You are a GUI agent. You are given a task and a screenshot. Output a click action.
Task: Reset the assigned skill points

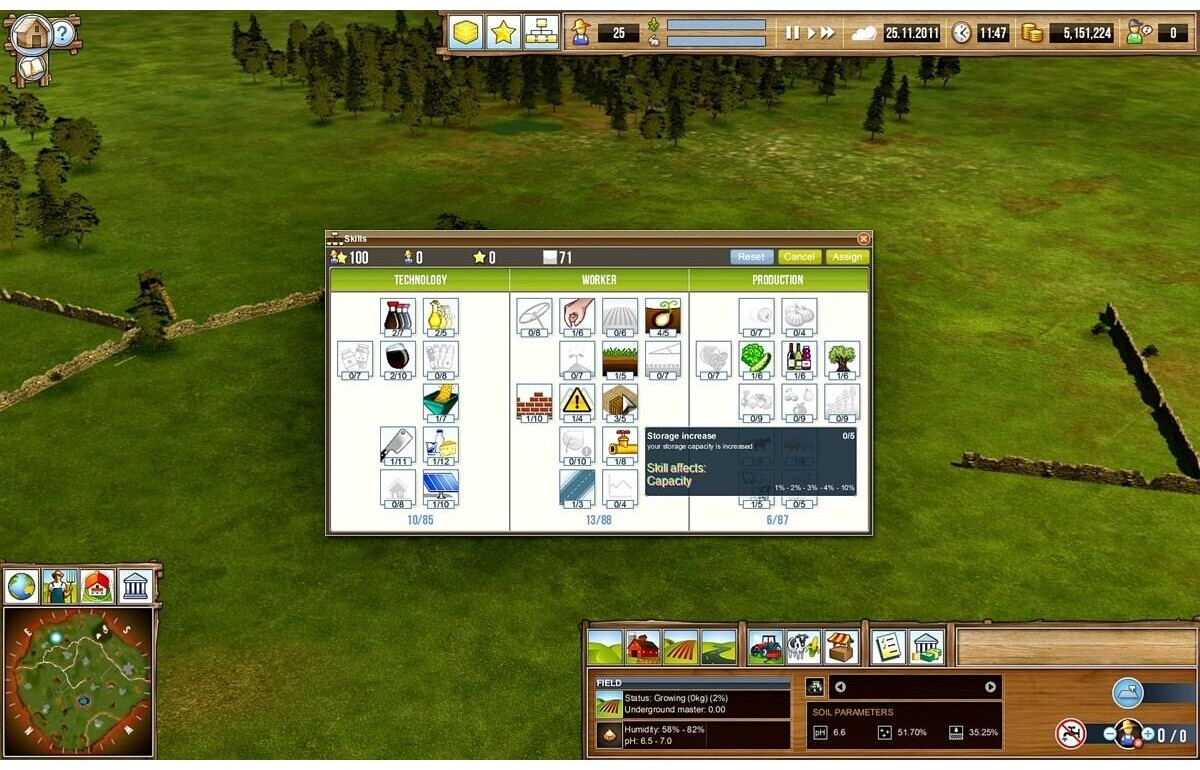tap(751, 257)
